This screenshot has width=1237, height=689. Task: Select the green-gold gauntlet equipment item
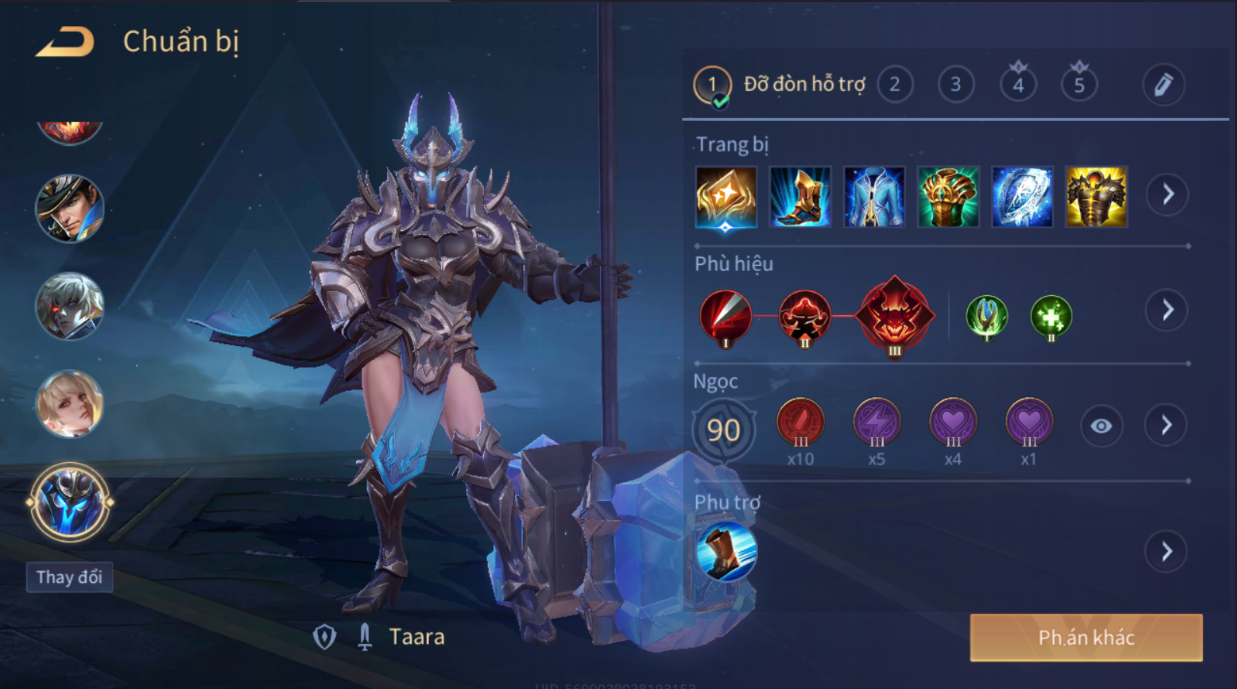coord(948,196)
